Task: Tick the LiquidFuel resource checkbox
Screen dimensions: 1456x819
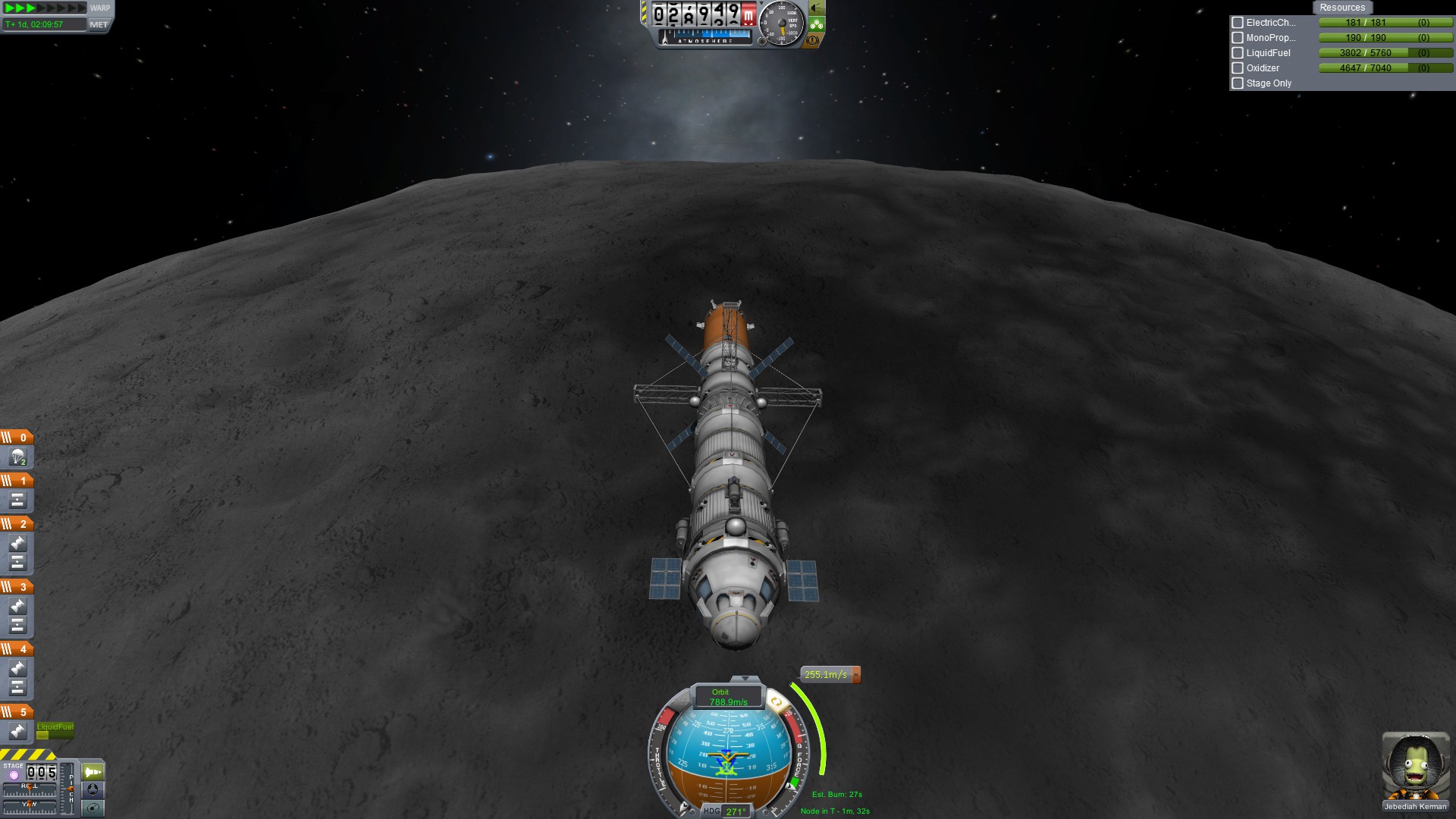Action: pos(1238,53)
